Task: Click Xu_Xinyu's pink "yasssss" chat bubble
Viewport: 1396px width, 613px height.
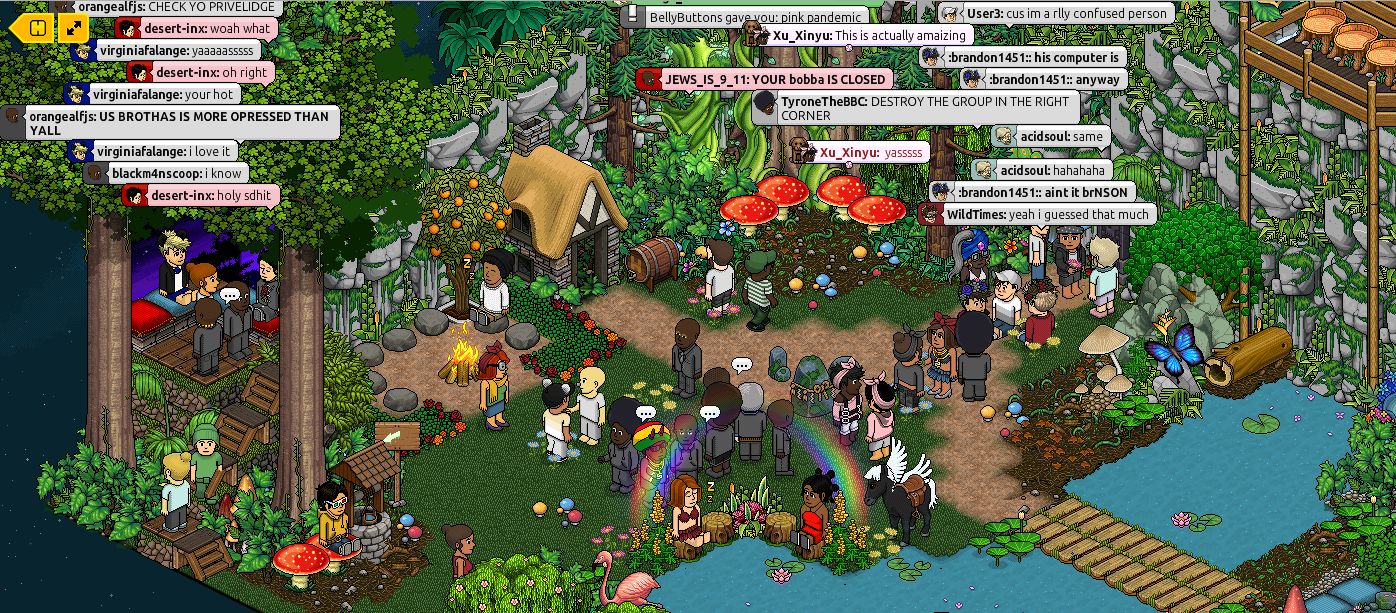Action: pyautogui.click(x=859, y=152)
